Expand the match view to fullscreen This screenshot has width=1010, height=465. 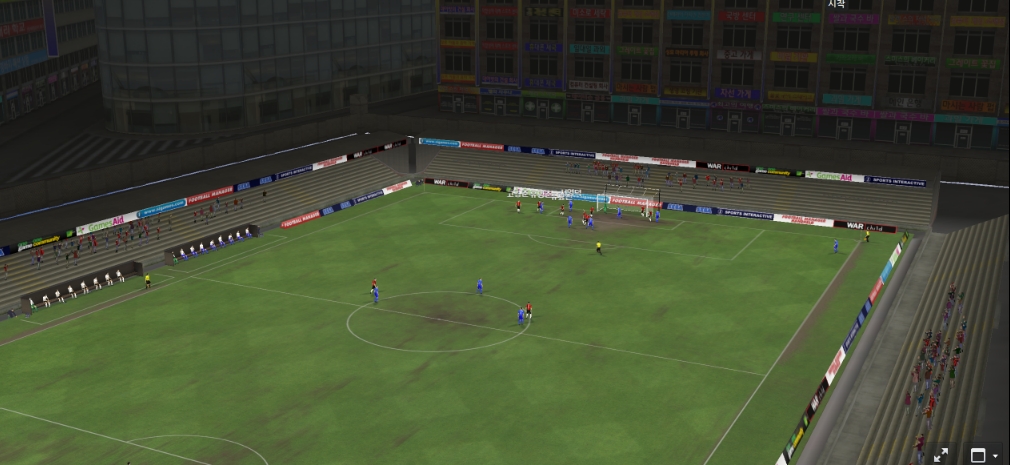point(941,455)
